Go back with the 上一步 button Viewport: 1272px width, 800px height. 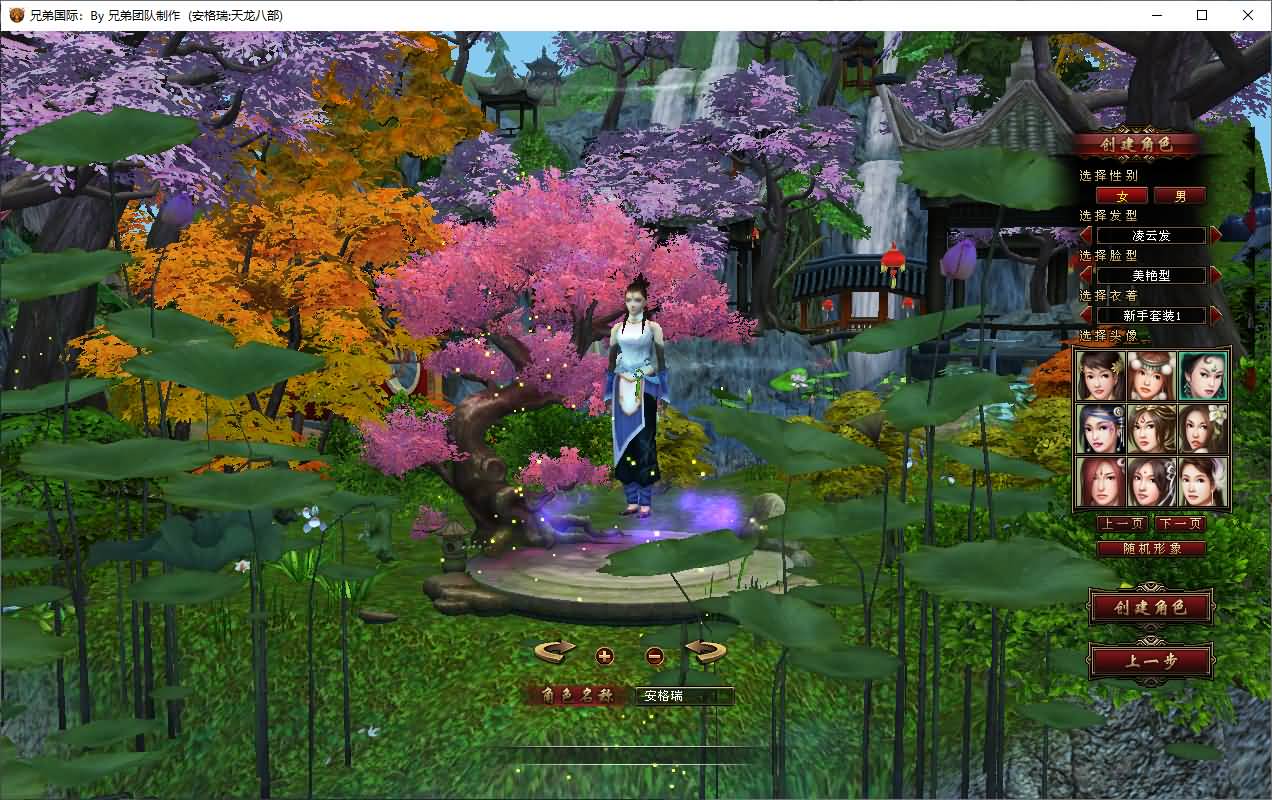[1151, 661]
